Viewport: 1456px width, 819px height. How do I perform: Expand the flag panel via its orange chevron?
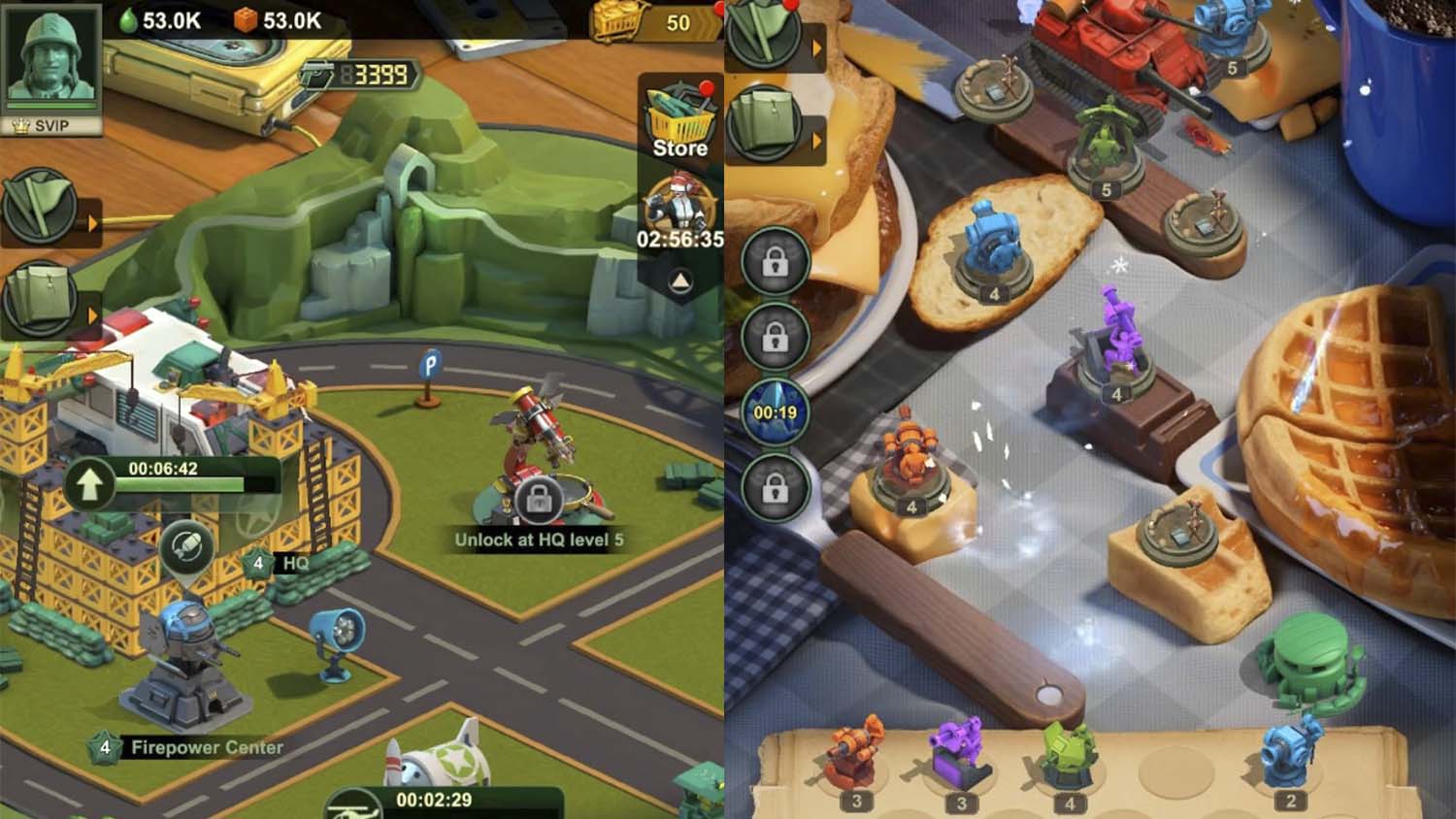pyautogui.click(x=92, y=221)
